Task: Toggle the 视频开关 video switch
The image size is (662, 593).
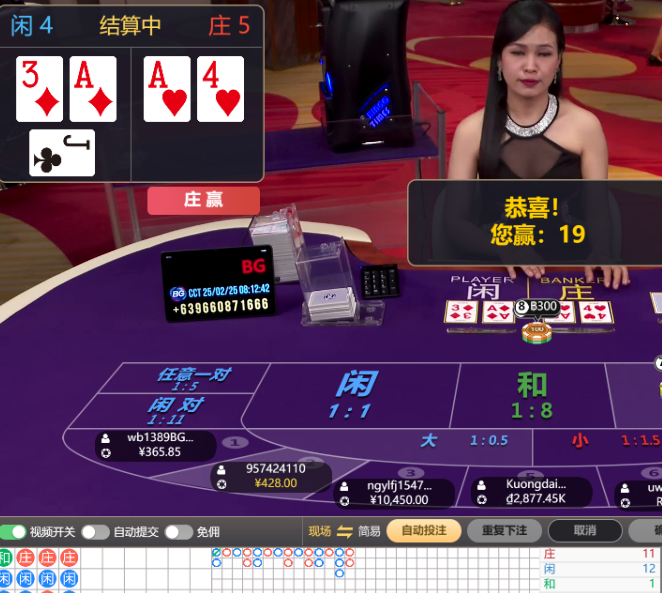Action: tap(14, 532)
